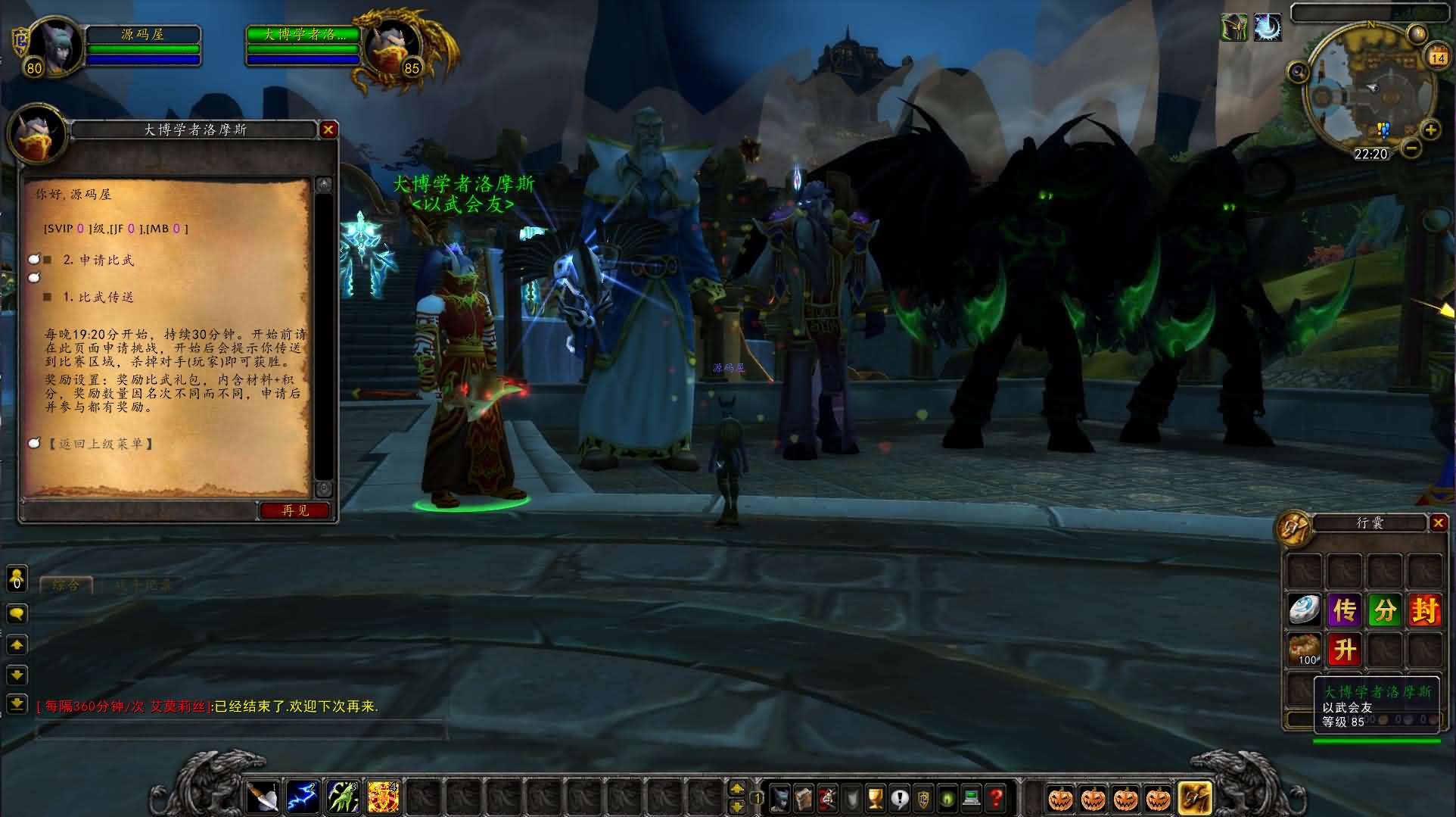Image resolution: width=1456 pixels, height=817 pixels.
Task: Close the 行囊 bag window
Action: [1438, 522]
